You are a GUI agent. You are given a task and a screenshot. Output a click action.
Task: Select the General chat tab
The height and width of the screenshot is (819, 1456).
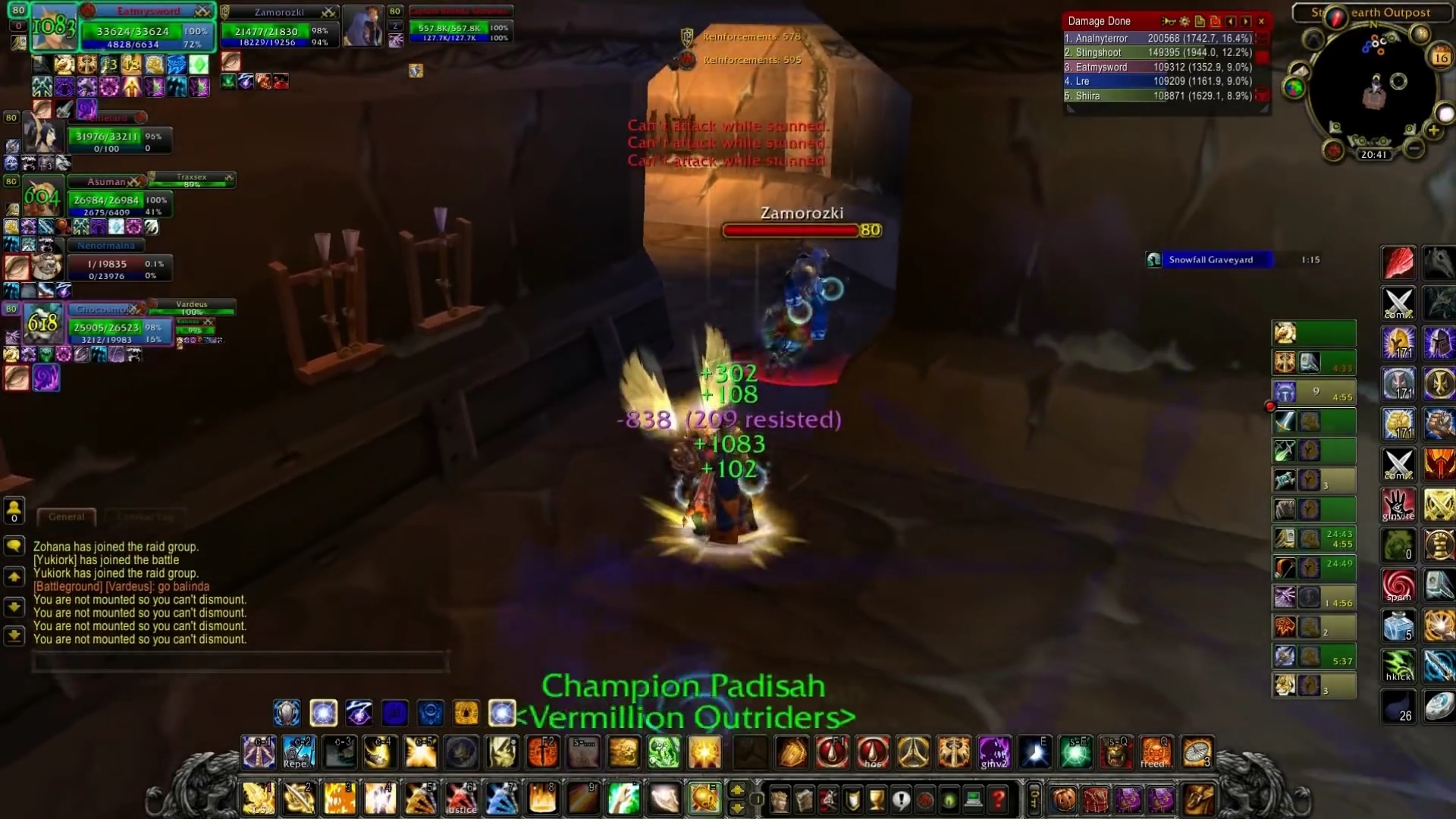[x=66, y=516]
